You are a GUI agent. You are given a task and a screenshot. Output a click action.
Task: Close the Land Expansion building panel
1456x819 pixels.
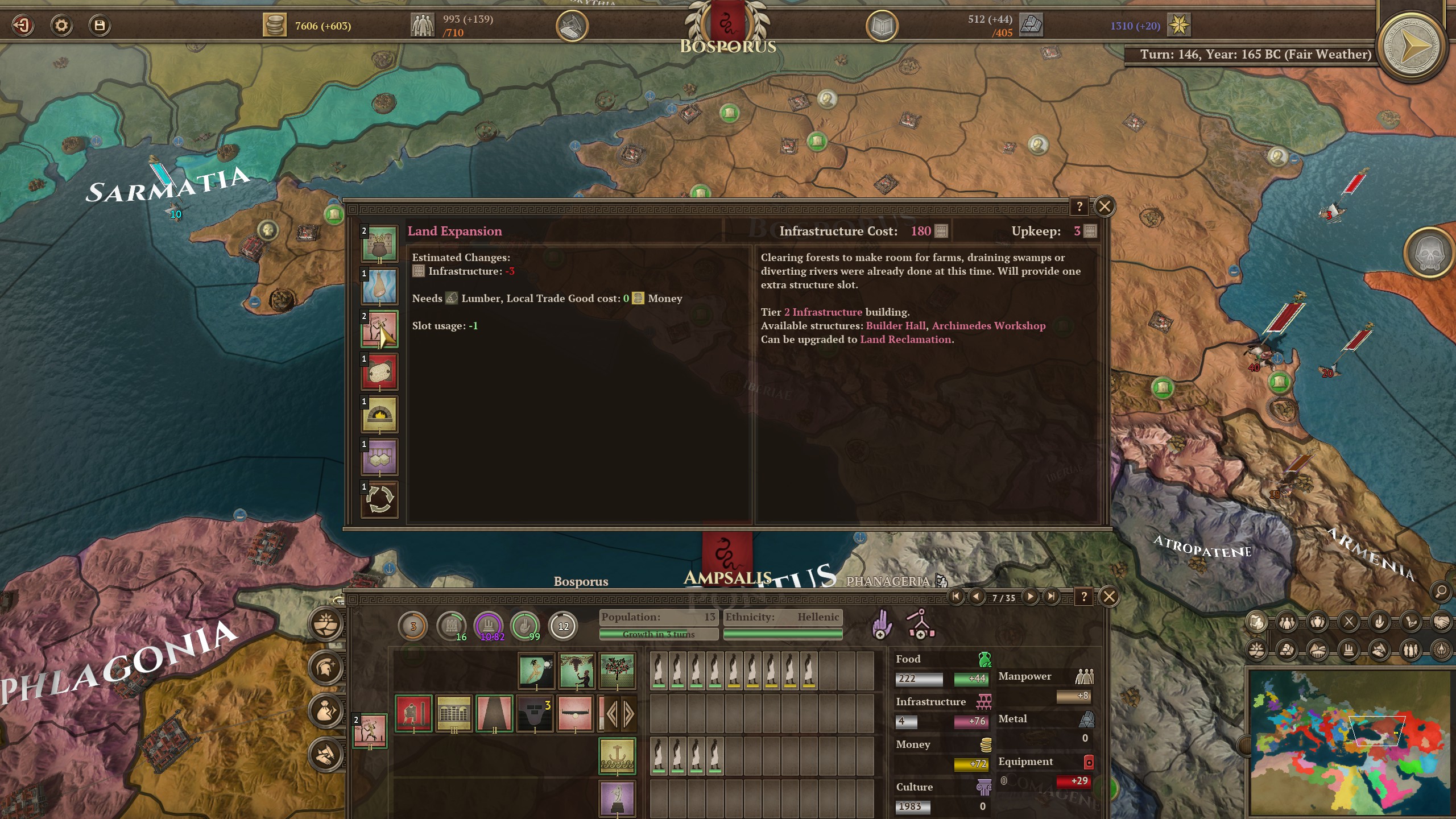coord(1105,206)
